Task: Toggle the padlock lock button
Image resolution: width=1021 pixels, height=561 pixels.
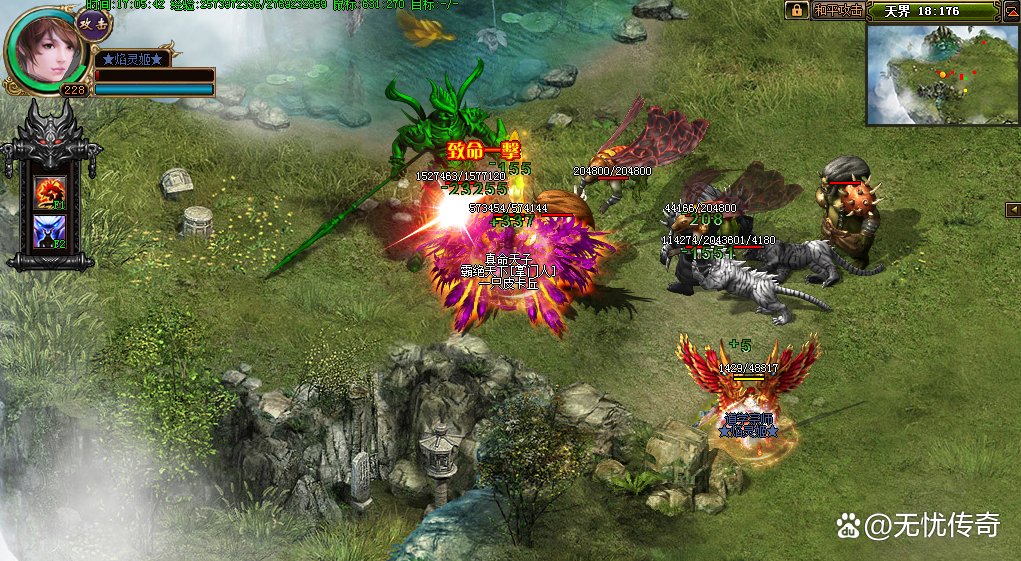Action: tap(796, 10)
